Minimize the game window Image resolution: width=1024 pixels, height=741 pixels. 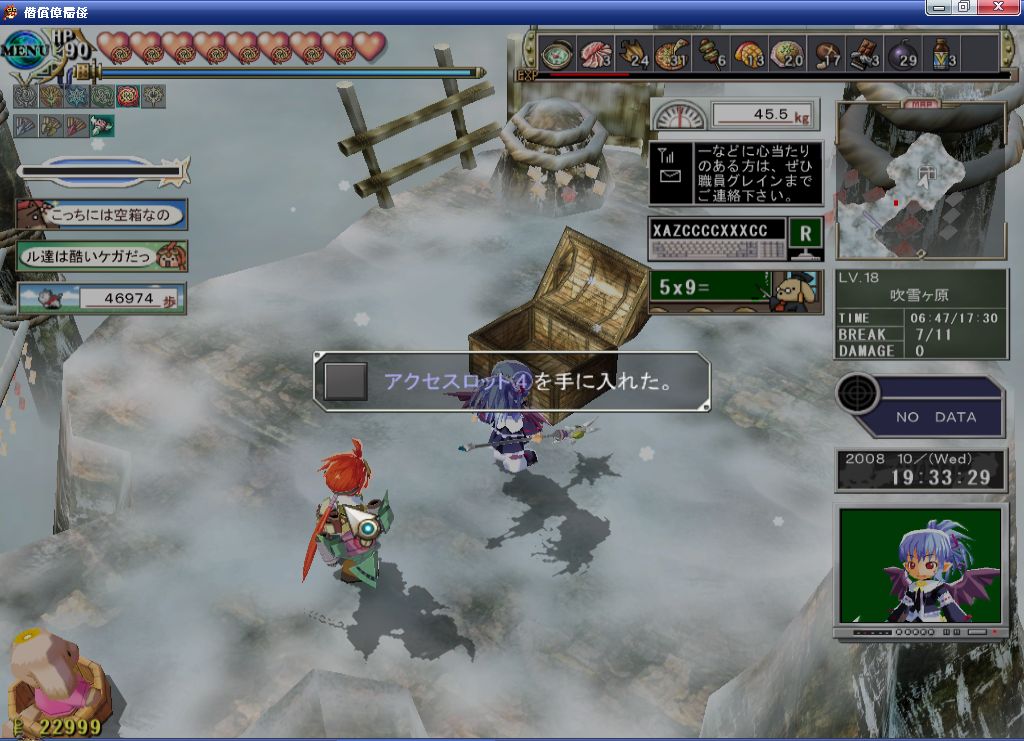click(938, 7)
